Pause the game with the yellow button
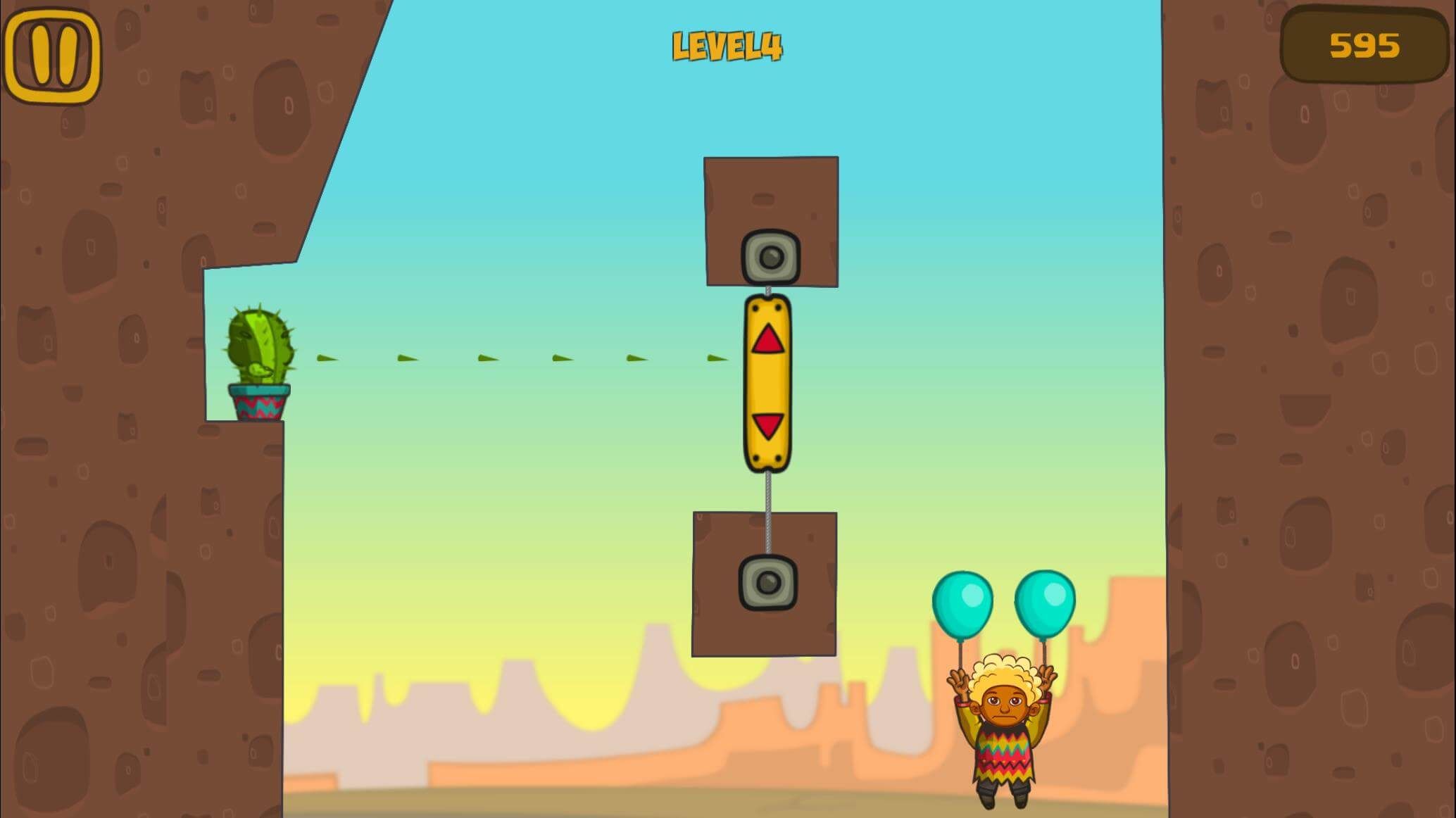The height and width of the screenshot is (818, 1456). coord(52,55)
